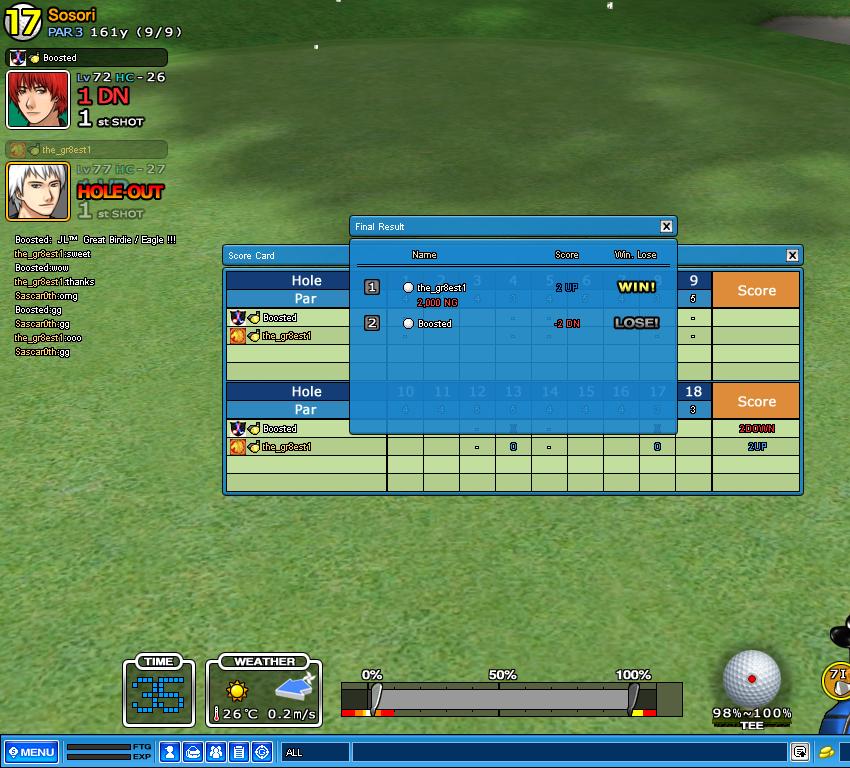
Task: Toggle the chat log window icon
Action: click(800, 752)
